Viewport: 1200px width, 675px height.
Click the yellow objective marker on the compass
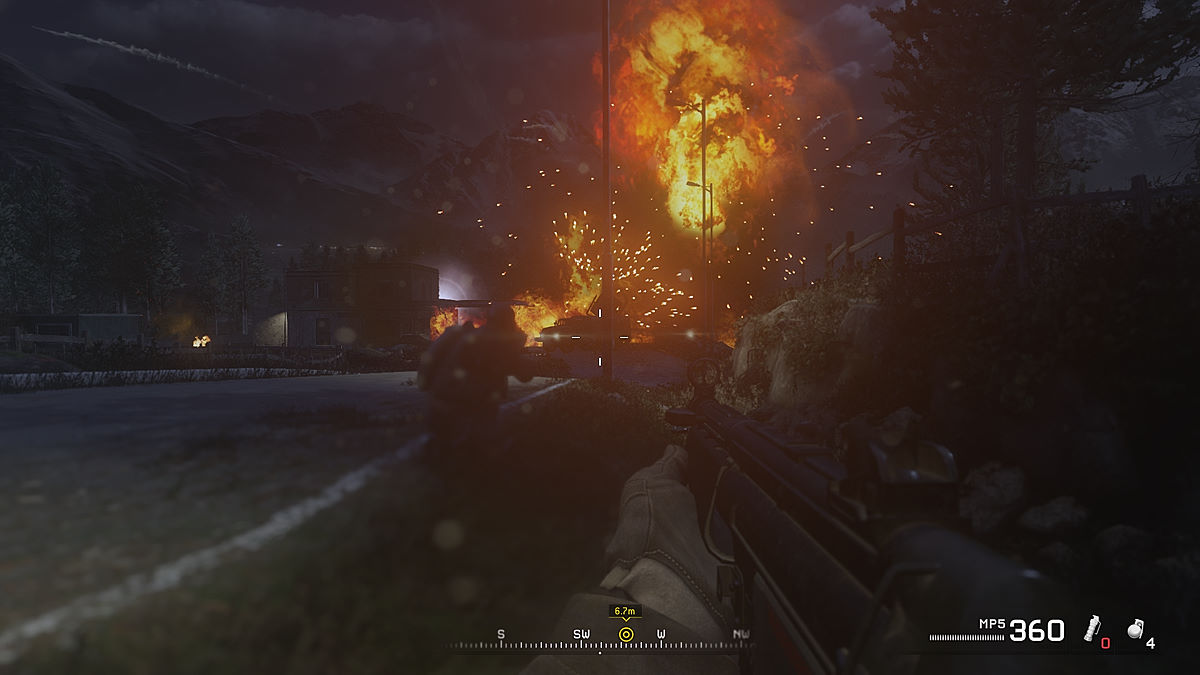[626, 634]
